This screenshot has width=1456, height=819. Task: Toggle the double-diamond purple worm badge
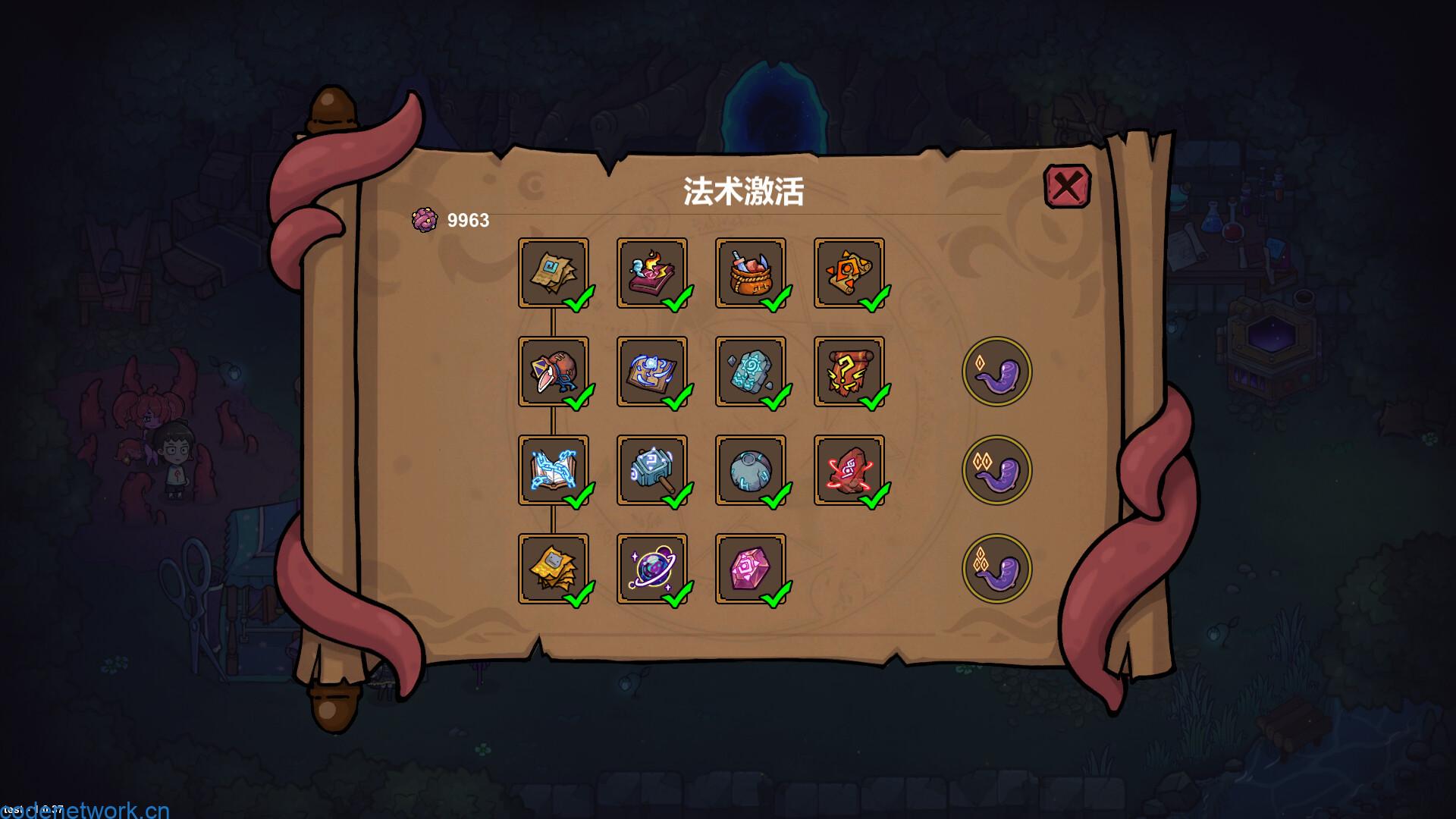[x=997, y=470]
